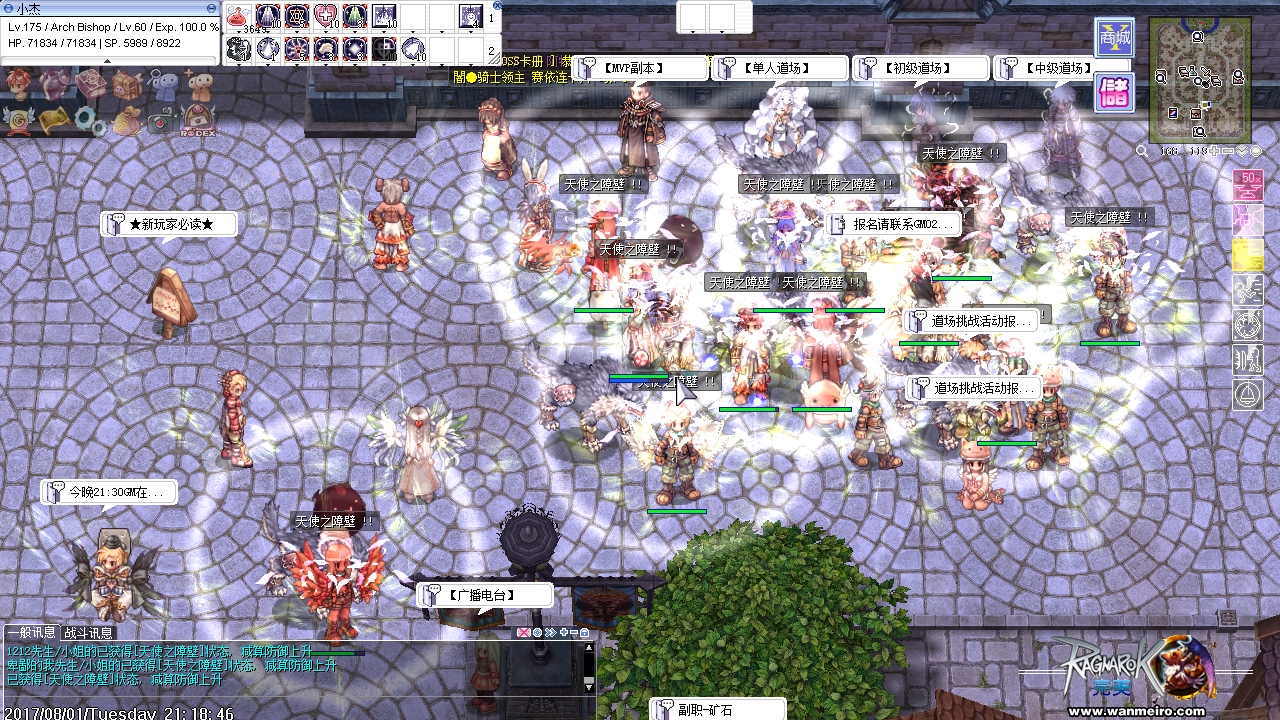Open the character head status icon
The height and width of the screenshot is (720, 1280).
[16, 82]
